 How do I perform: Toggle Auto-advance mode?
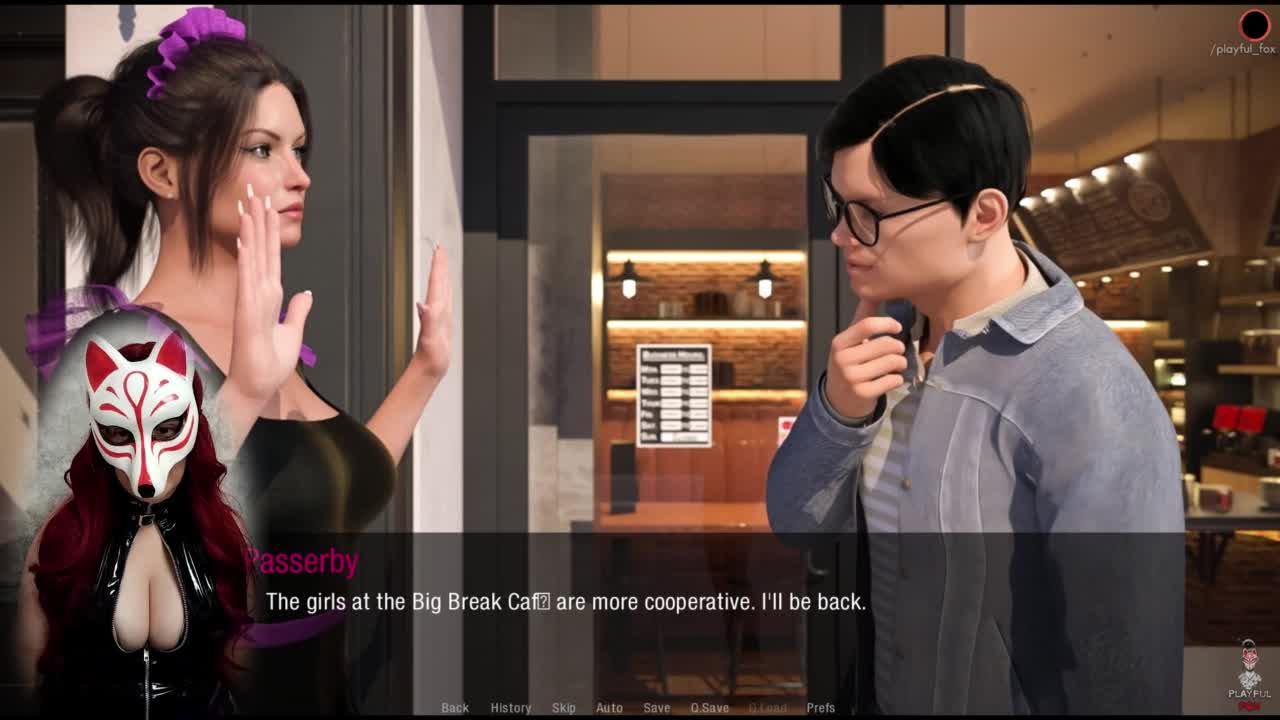[x=609, y=708]
